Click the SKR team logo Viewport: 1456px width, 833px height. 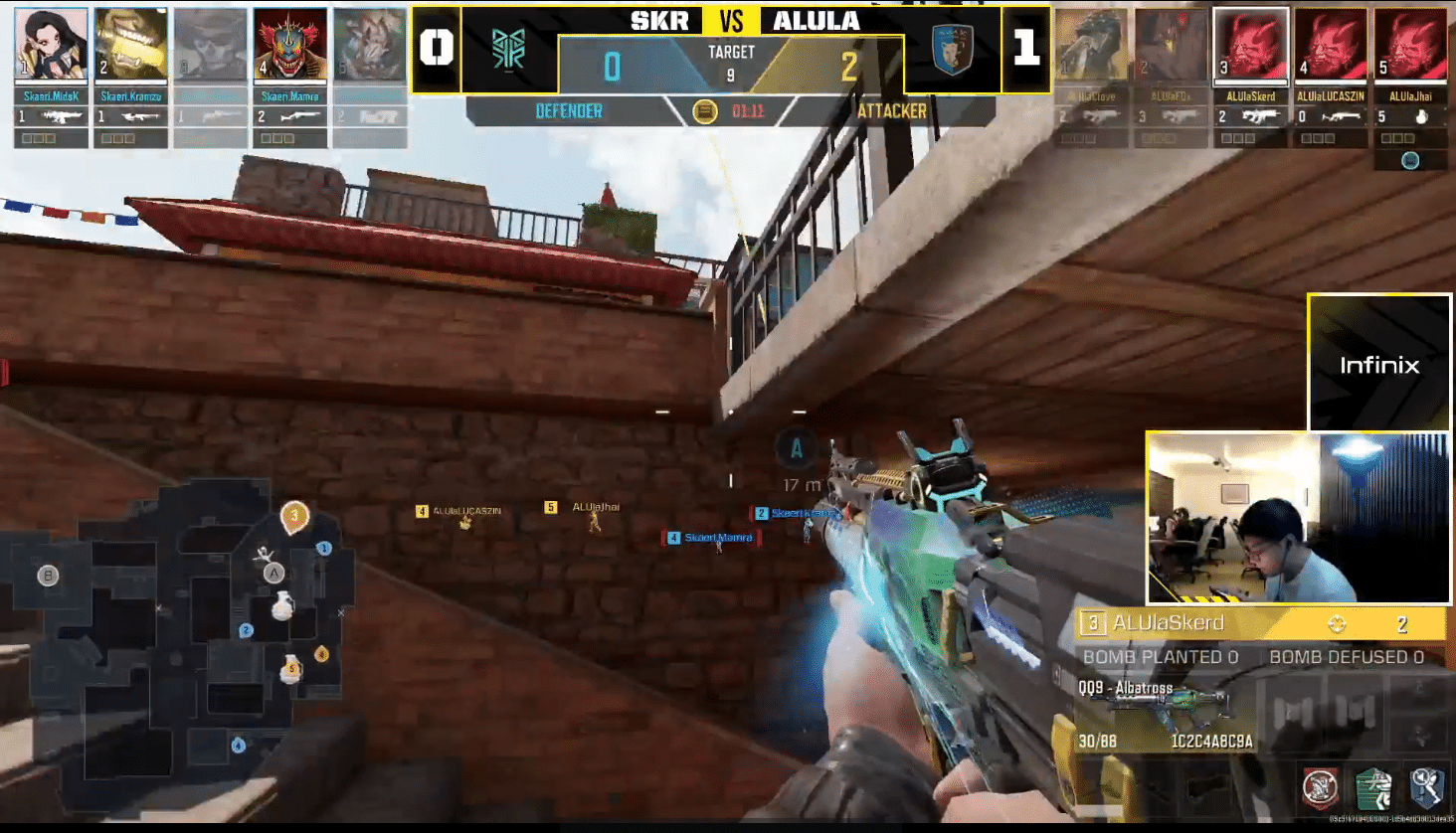tap(508, 50)
